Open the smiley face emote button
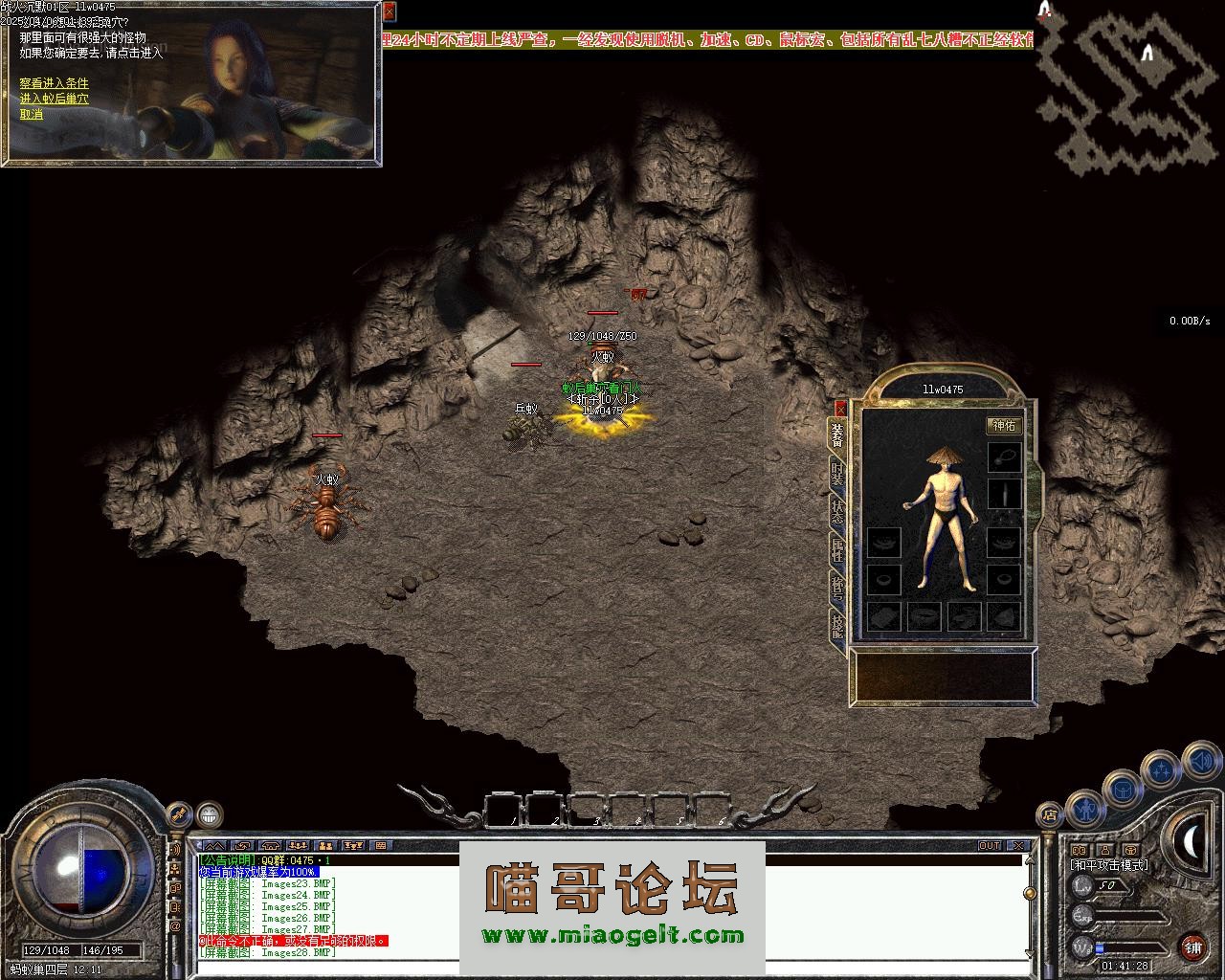The image size is (1225, 980). pyautogui.click(x=209, y=815)
